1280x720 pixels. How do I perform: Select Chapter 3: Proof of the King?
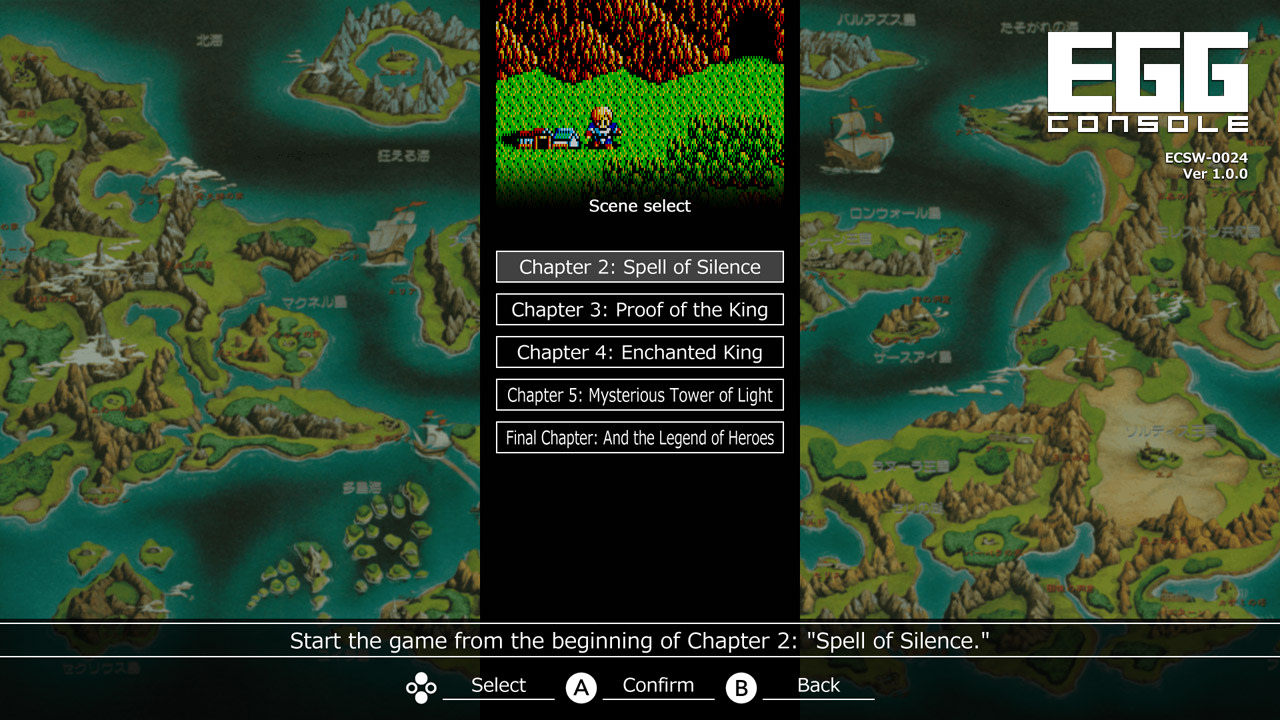(639, 309)
